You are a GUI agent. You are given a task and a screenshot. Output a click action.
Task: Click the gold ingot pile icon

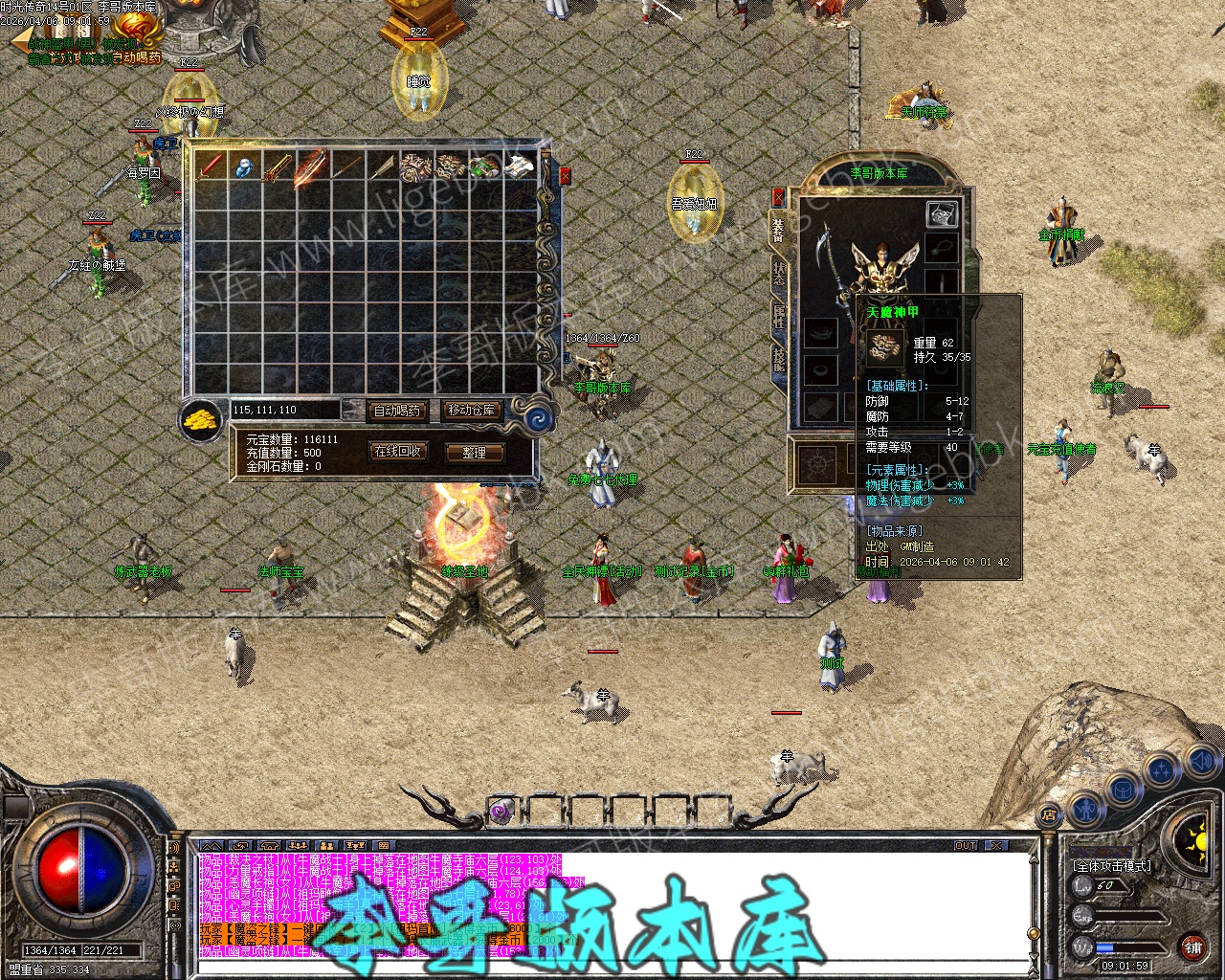(x=201, y=419)
